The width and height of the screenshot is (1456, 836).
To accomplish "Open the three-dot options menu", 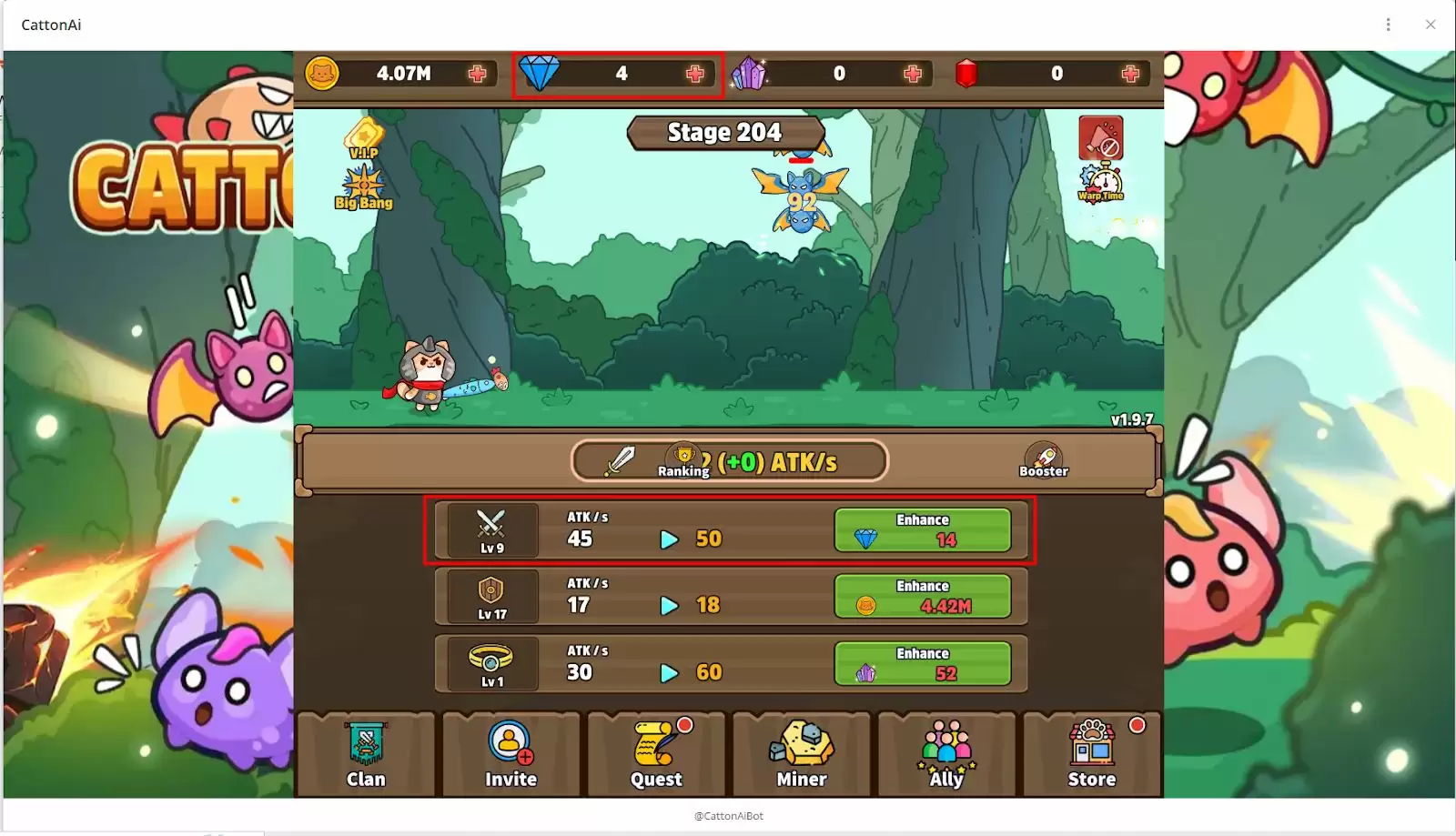I will coord(1388,23).
